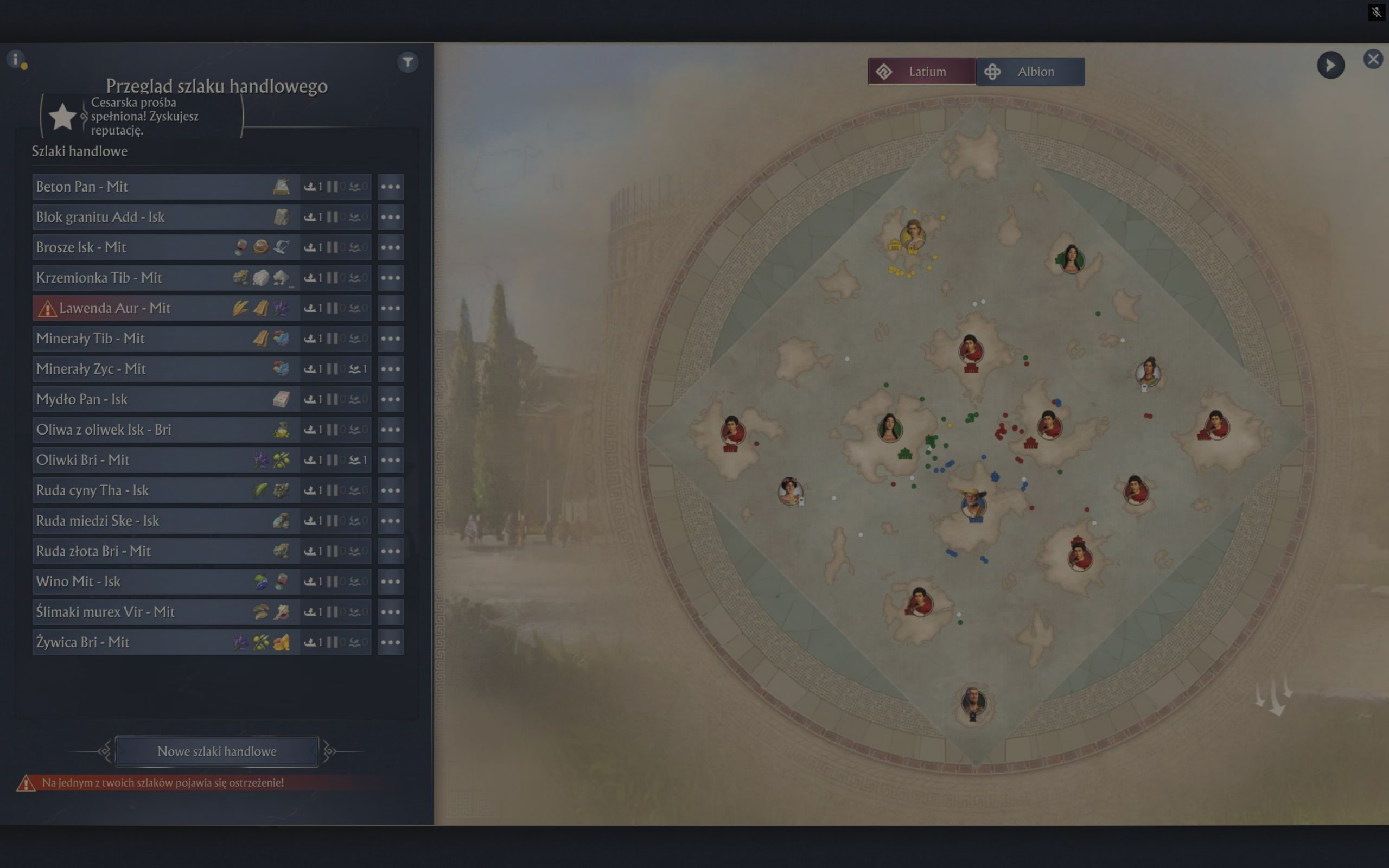This screenshot has height=868, width=1389.
Task: Open options for Blok granitu Add - Isk
Action: click(x=390, y=217)
